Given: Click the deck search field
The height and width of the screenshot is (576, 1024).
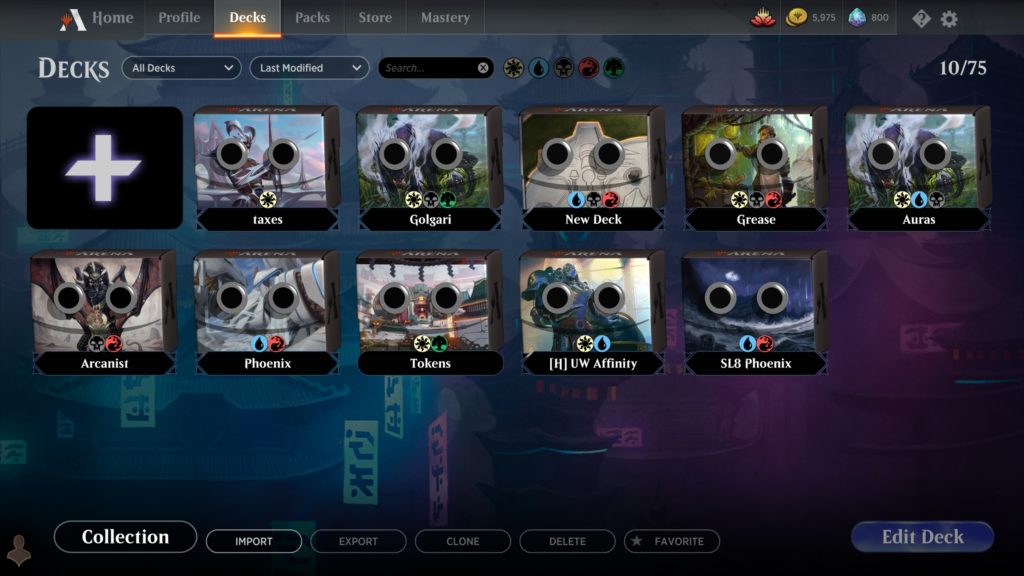Looking at the screenshot, I should 425,68.
